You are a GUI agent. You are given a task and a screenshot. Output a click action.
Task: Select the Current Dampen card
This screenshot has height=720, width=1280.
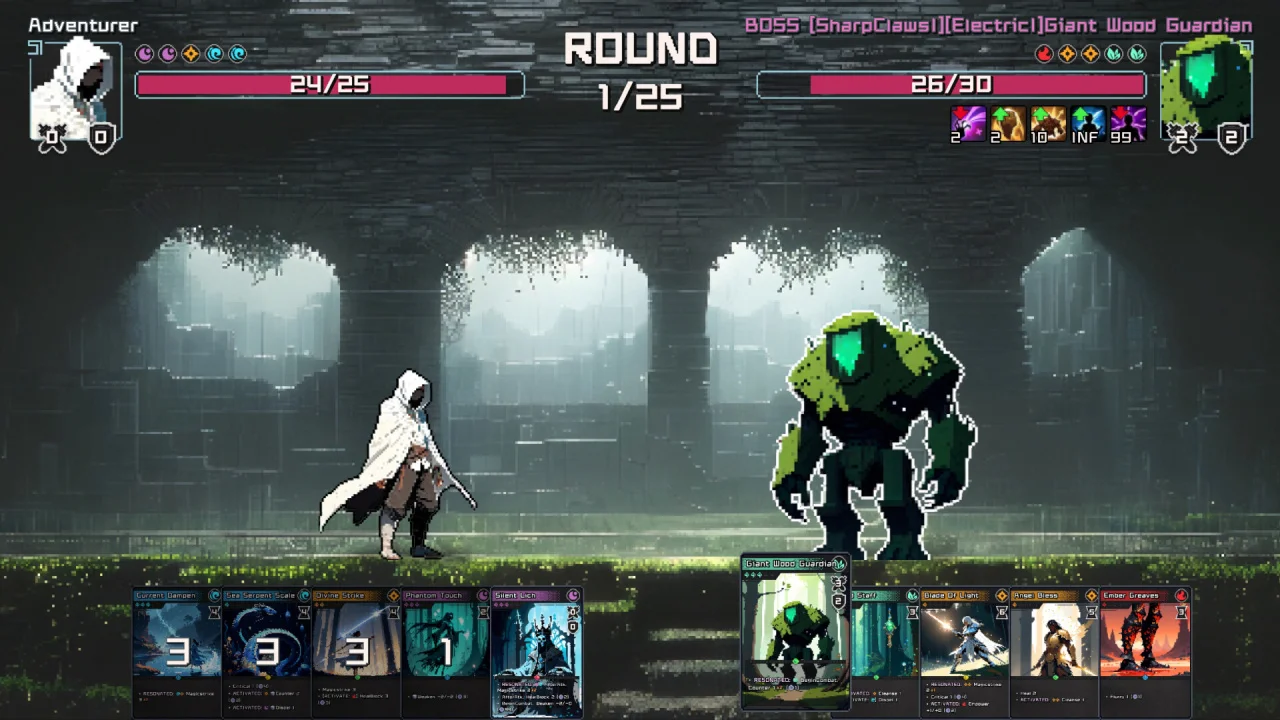tap(177, 650)
